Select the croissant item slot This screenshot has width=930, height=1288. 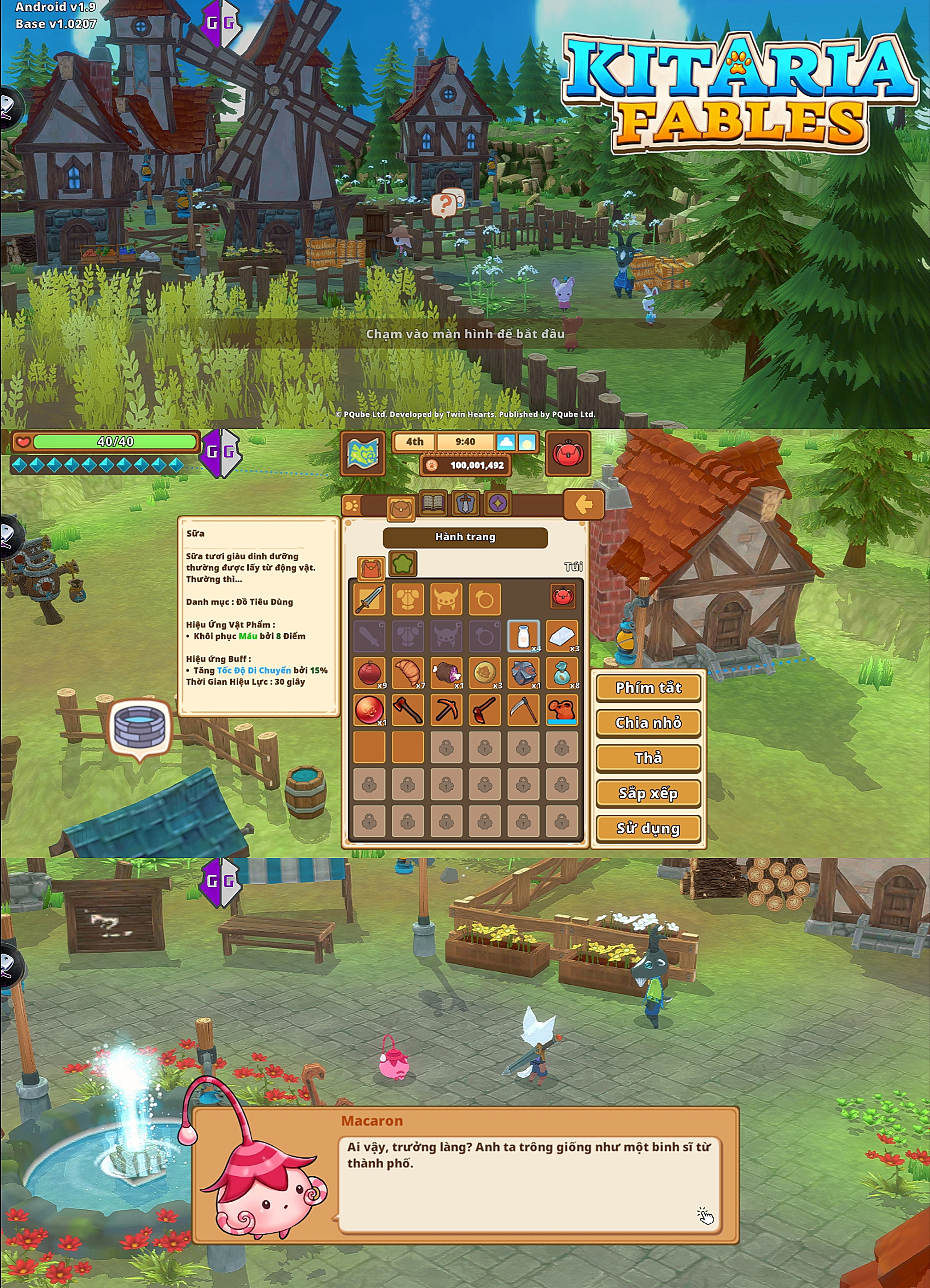[408, 672]
